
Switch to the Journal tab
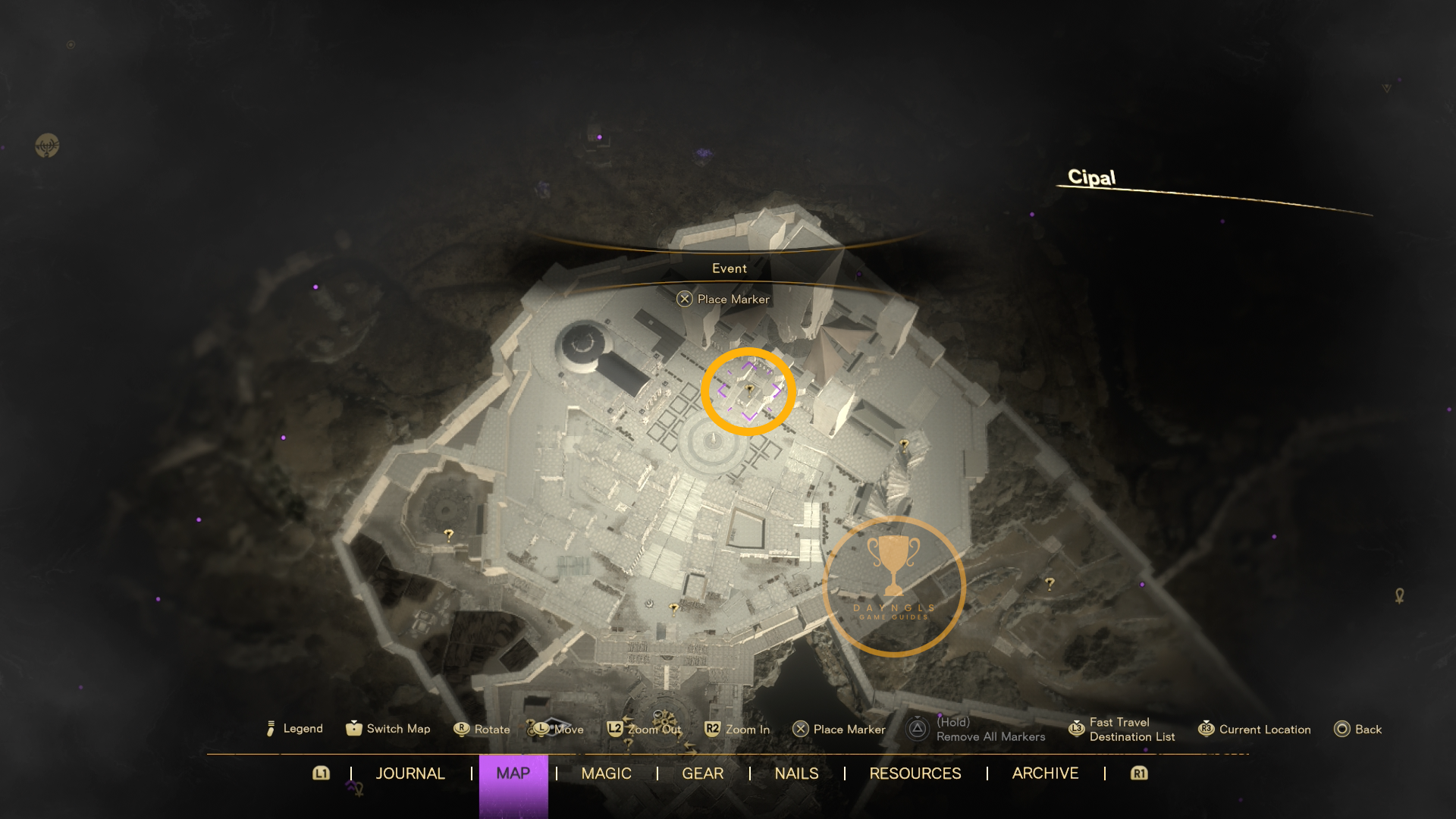tap(410, 773)
